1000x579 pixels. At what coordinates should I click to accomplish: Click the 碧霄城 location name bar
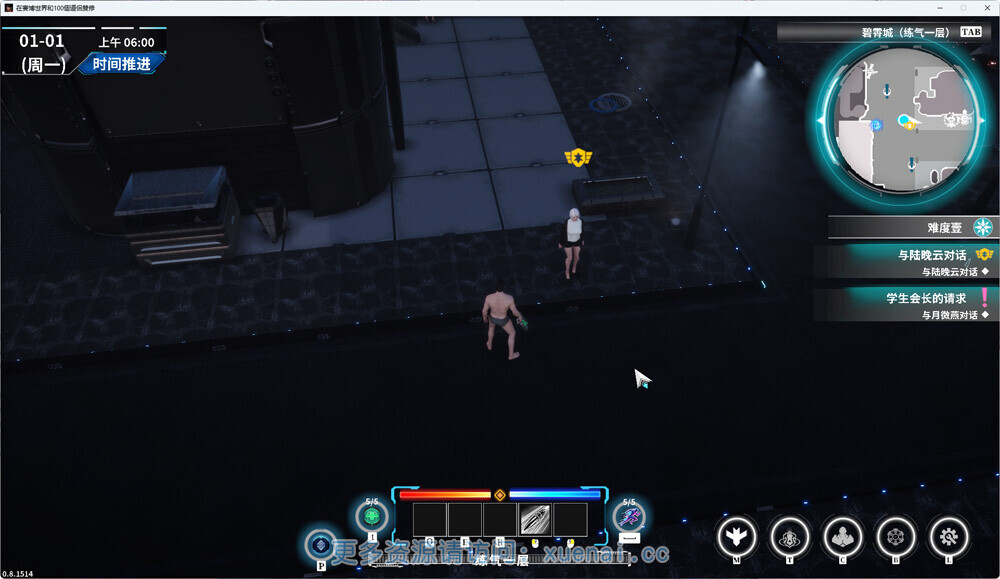[x=880, y=32]
